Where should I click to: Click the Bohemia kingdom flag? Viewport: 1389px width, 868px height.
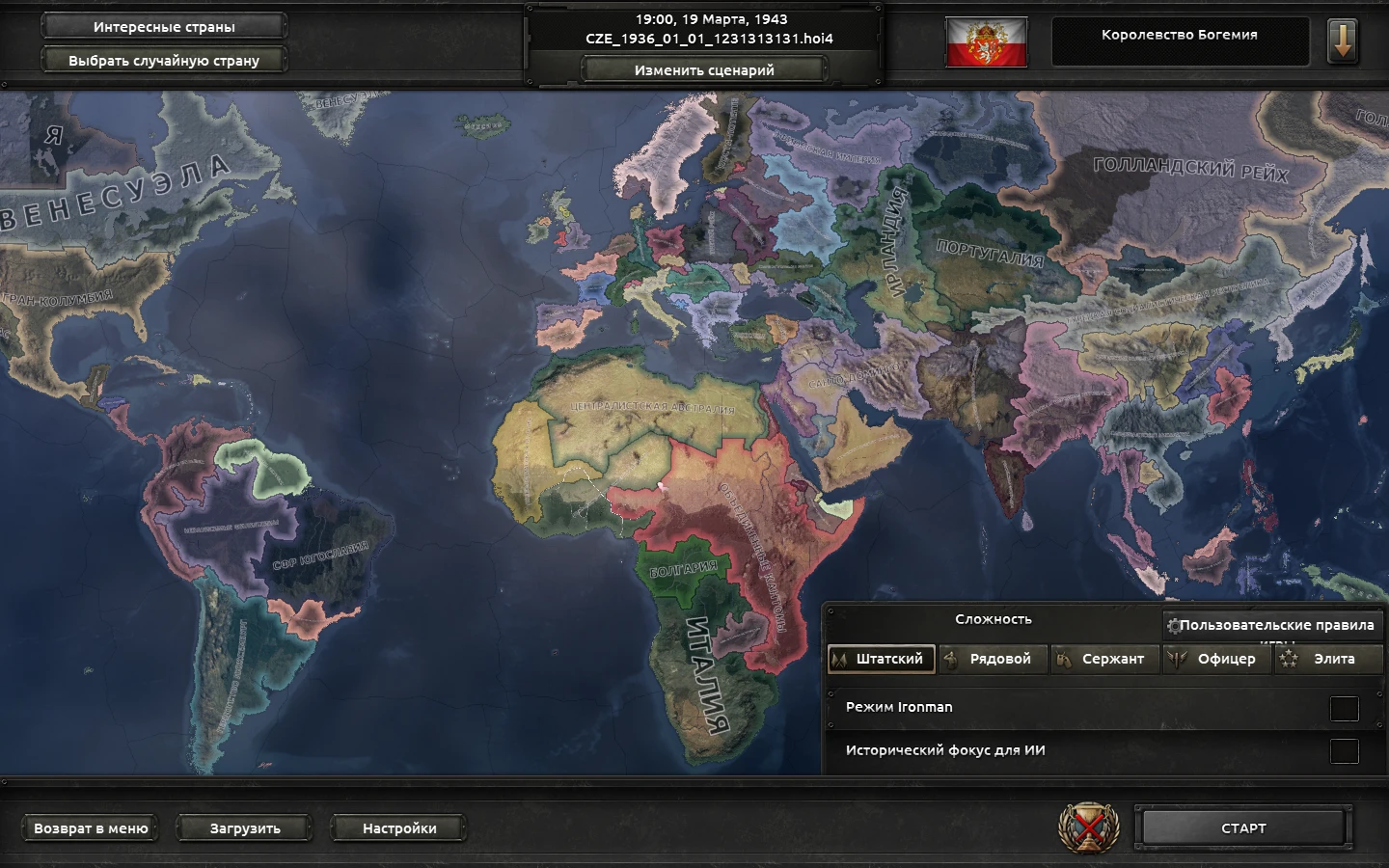(986, 40)
